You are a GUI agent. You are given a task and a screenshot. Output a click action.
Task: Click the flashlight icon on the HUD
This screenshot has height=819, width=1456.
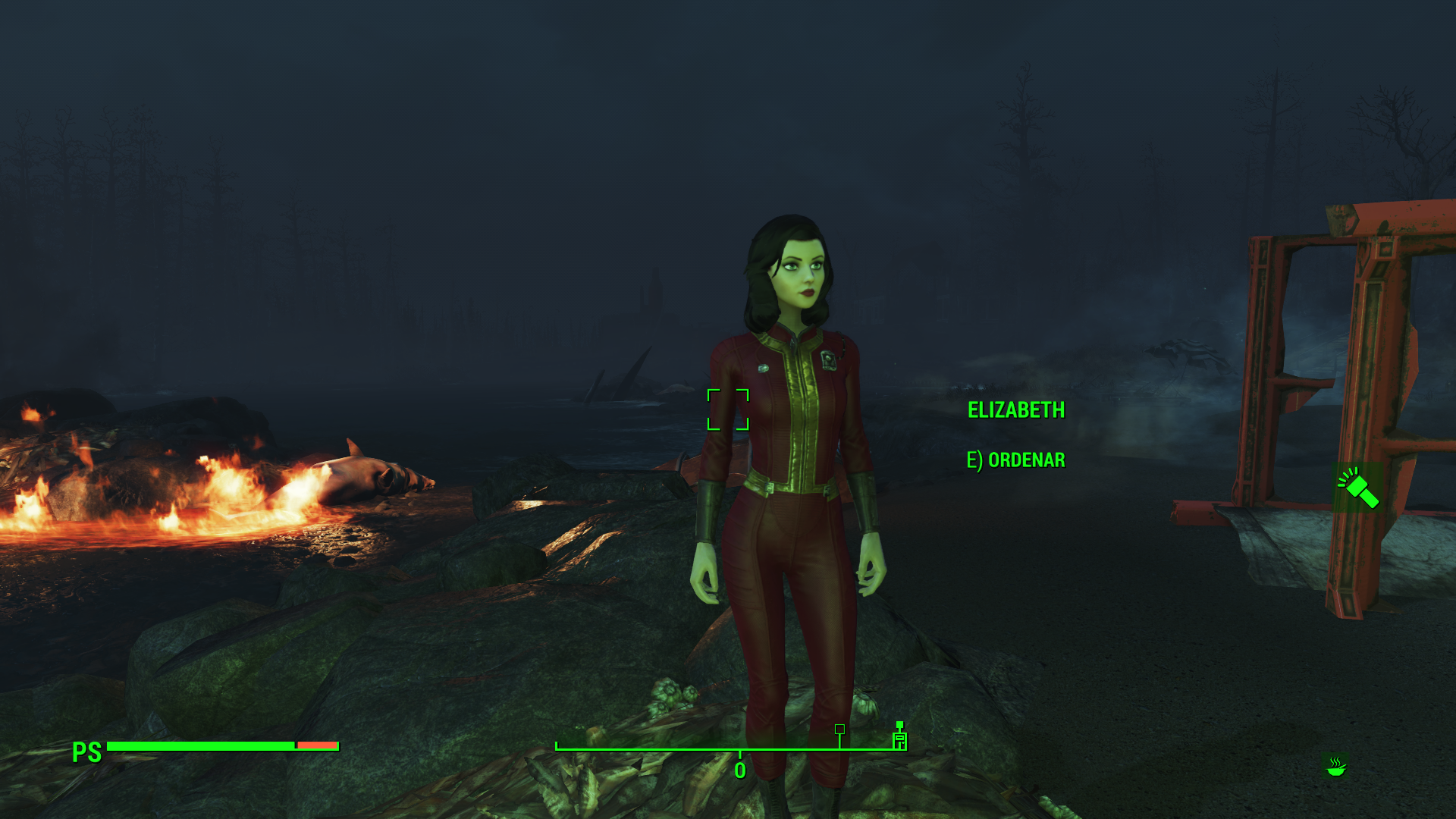pyautogui.click(x=1357, y=488)
